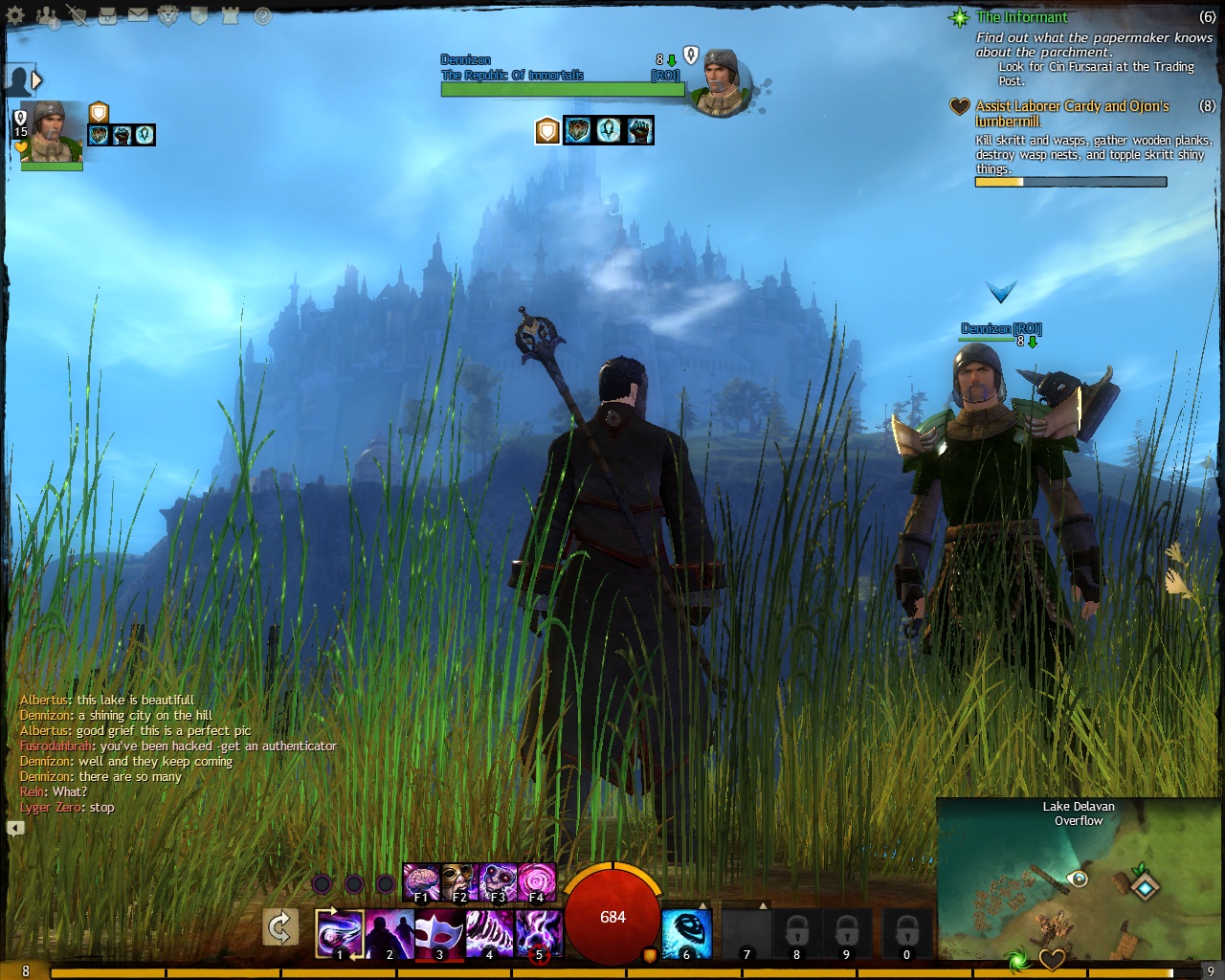Screen dimensions: 1225x980
Task: Open the contacts and party panel
Action: 46,15
